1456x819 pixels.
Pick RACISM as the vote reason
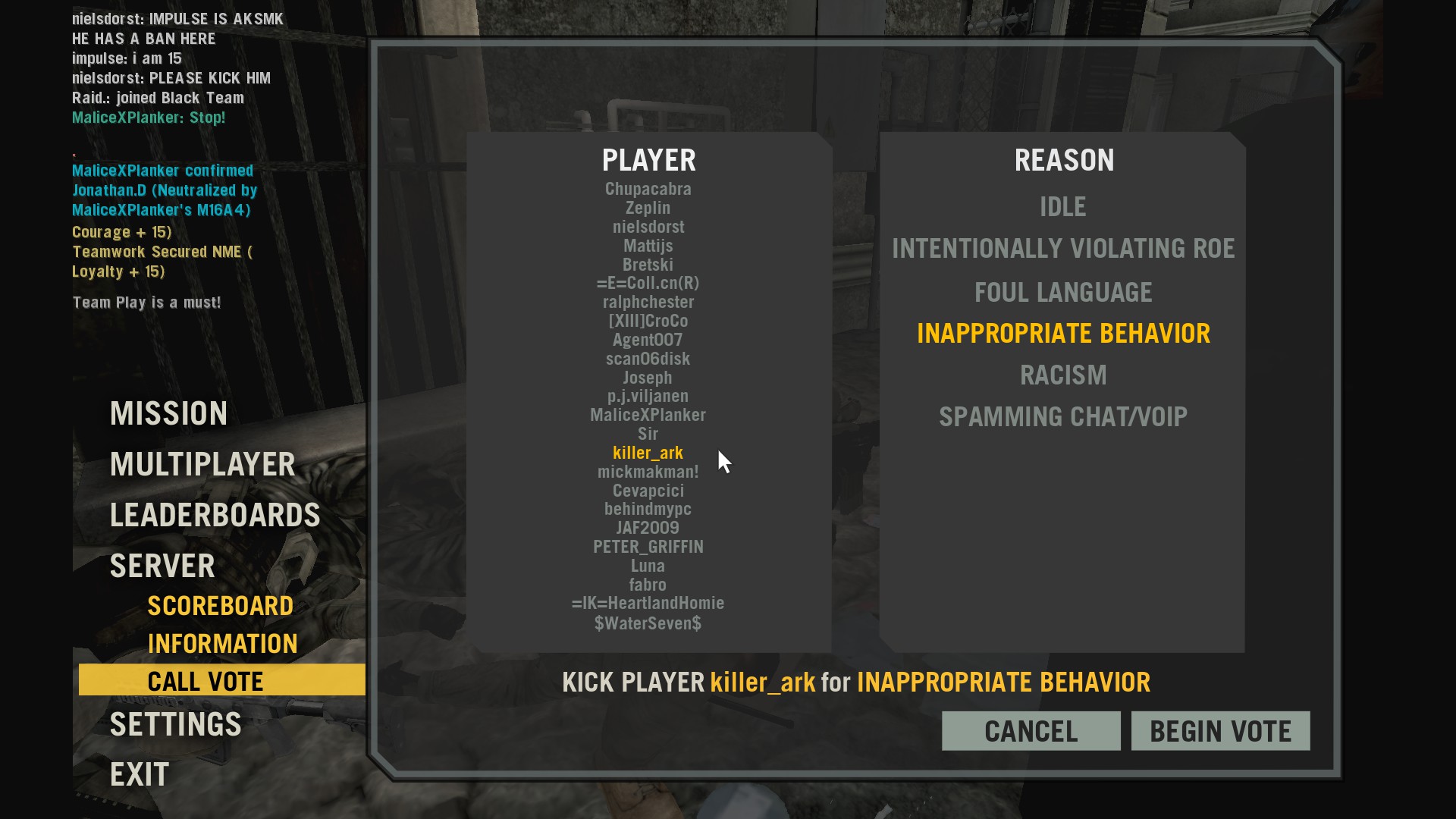click(1062, 375)
